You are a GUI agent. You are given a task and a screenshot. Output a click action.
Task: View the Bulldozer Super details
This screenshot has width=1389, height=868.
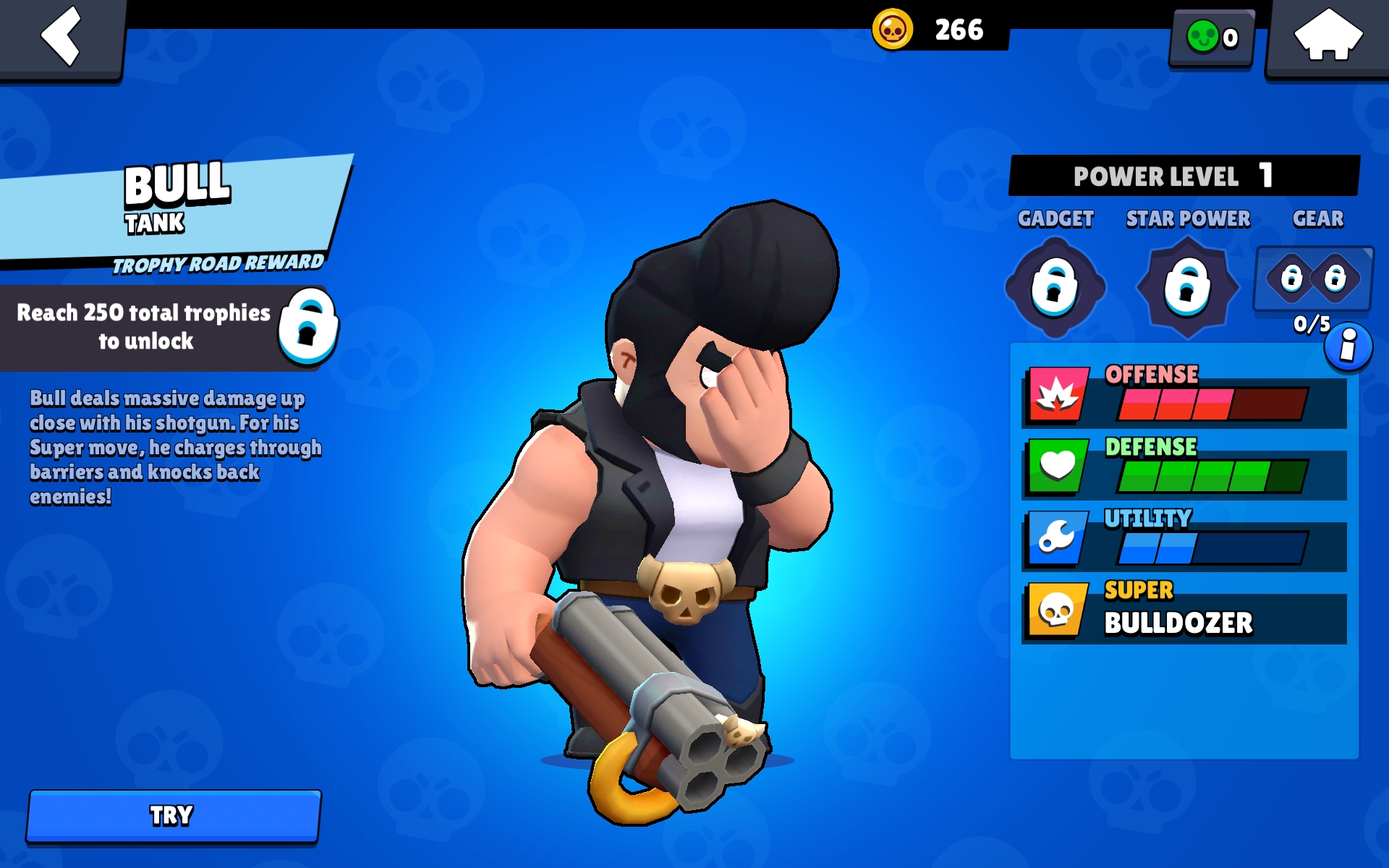(x=1184, y=613)
